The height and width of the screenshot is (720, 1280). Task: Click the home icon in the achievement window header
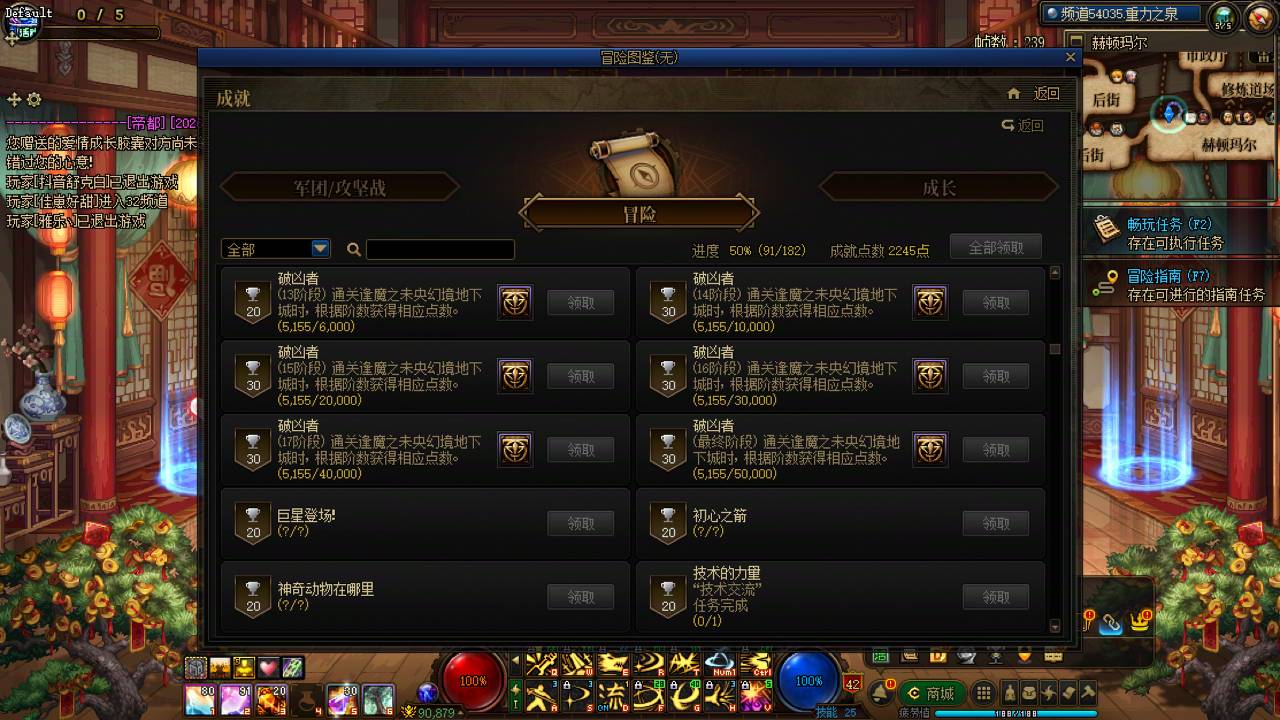click(1014, 92)
